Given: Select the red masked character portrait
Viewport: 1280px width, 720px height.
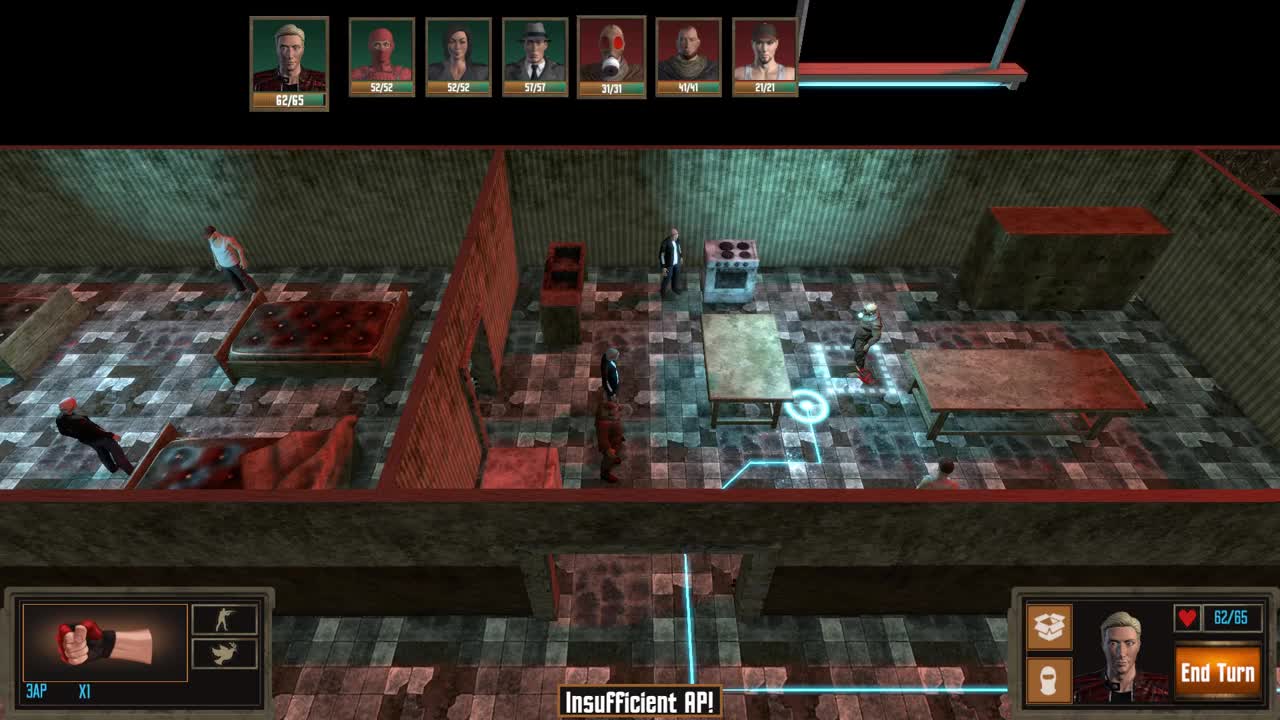Looking at the screenshot, I should click(x=380, y=52).
